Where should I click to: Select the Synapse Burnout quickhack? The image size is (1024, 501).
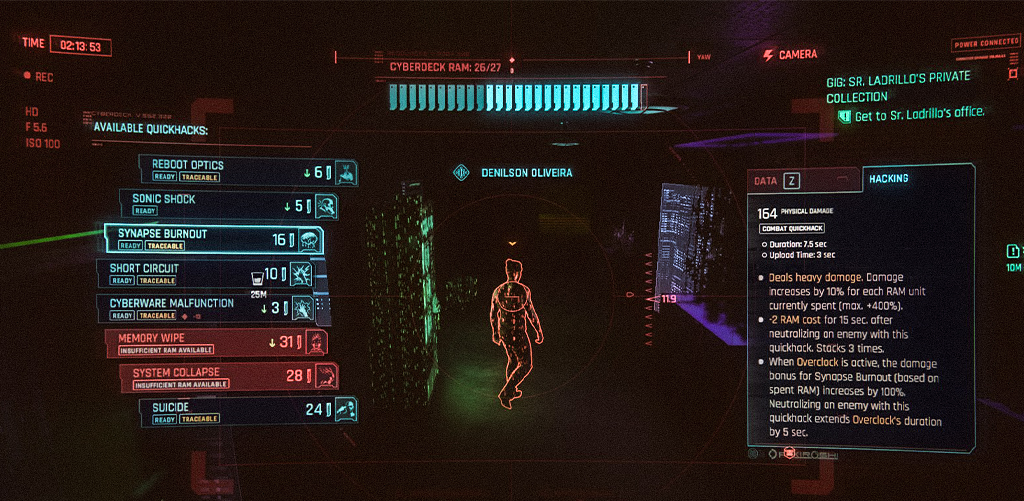point(214,239)
